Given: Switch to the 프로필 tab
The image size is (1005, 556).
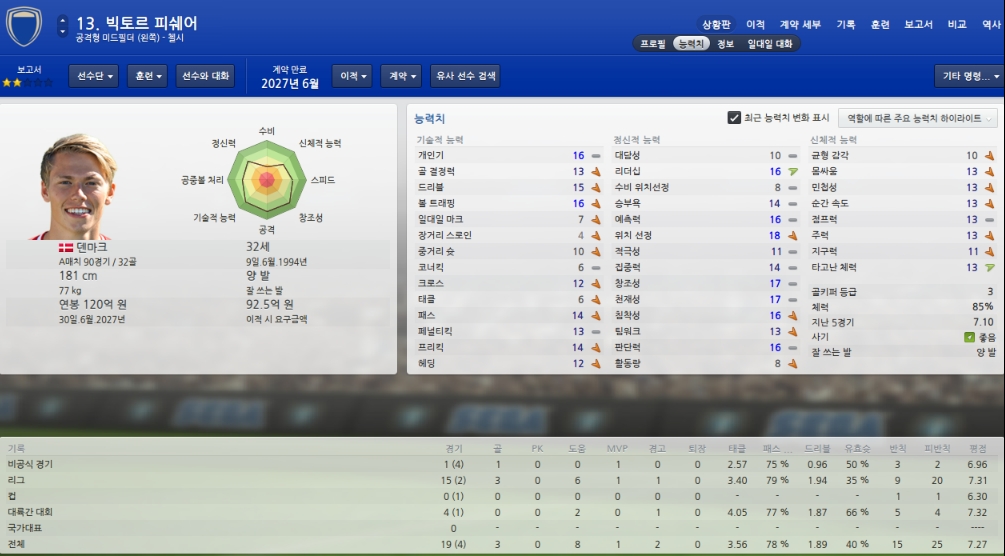Looking at the screenshot, I should click(653, 44).
